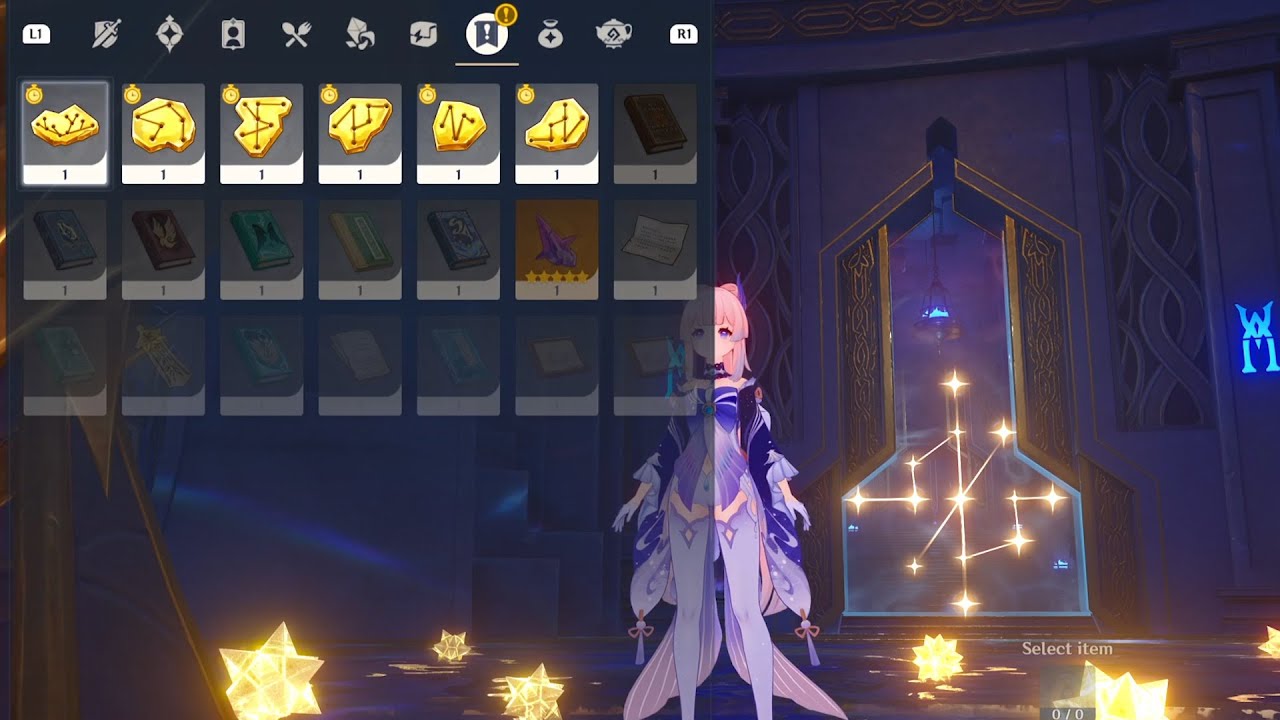Switch to the Gadgets tab
Screen dimensions: 1280x720
(423, 35)
